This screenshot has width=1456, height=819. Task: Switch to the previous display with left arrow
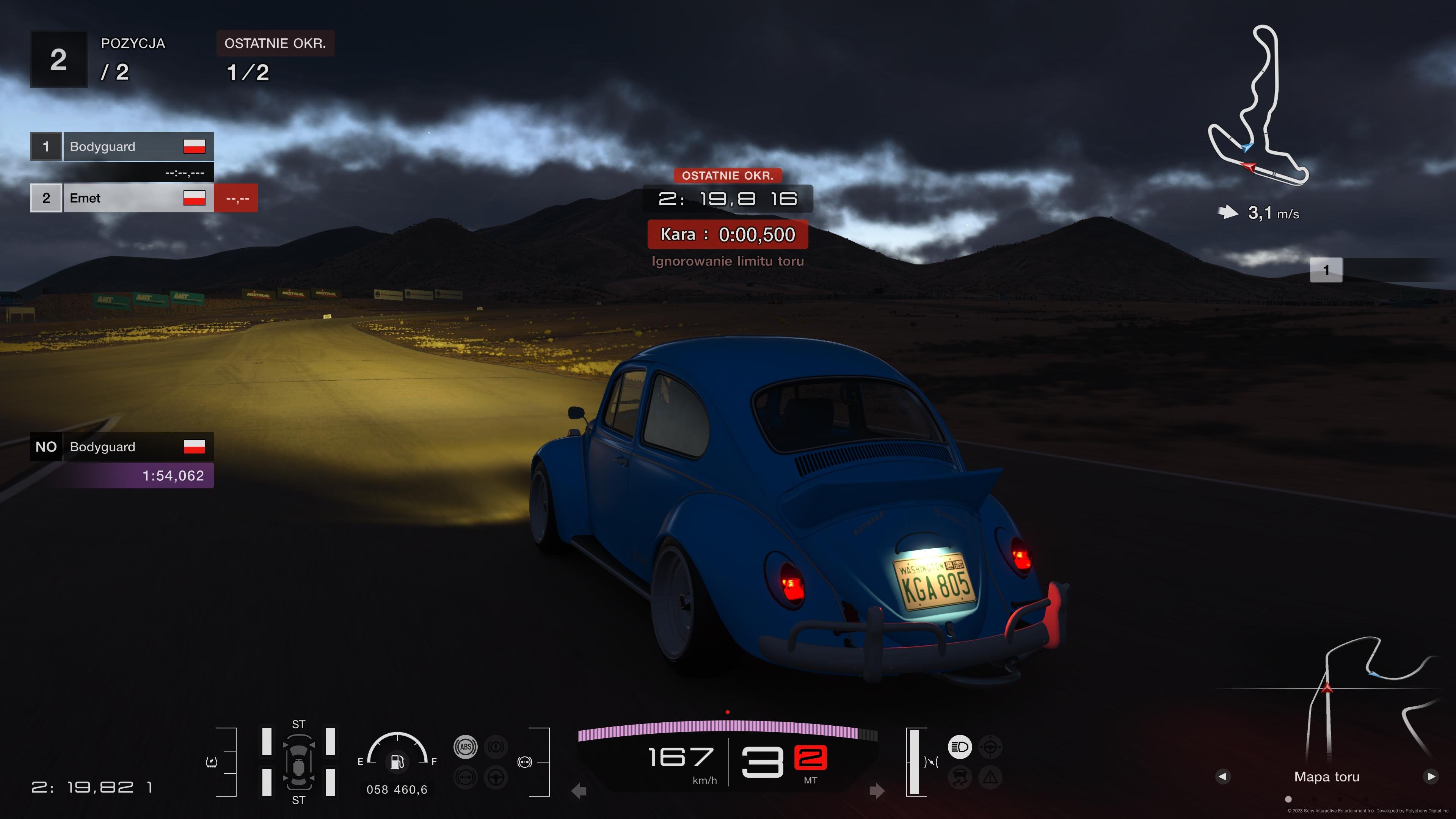1222,776
